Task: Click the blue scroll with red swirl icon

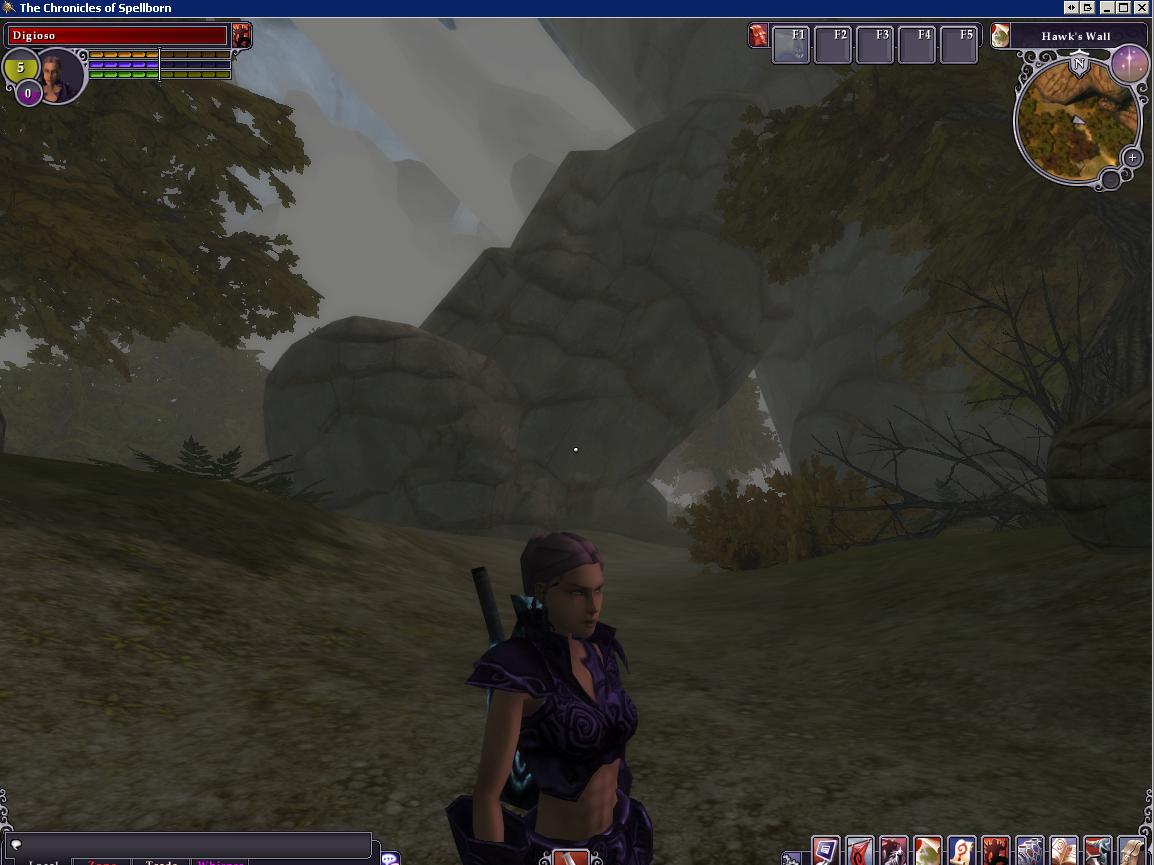Action: click(x=961, y=851)
